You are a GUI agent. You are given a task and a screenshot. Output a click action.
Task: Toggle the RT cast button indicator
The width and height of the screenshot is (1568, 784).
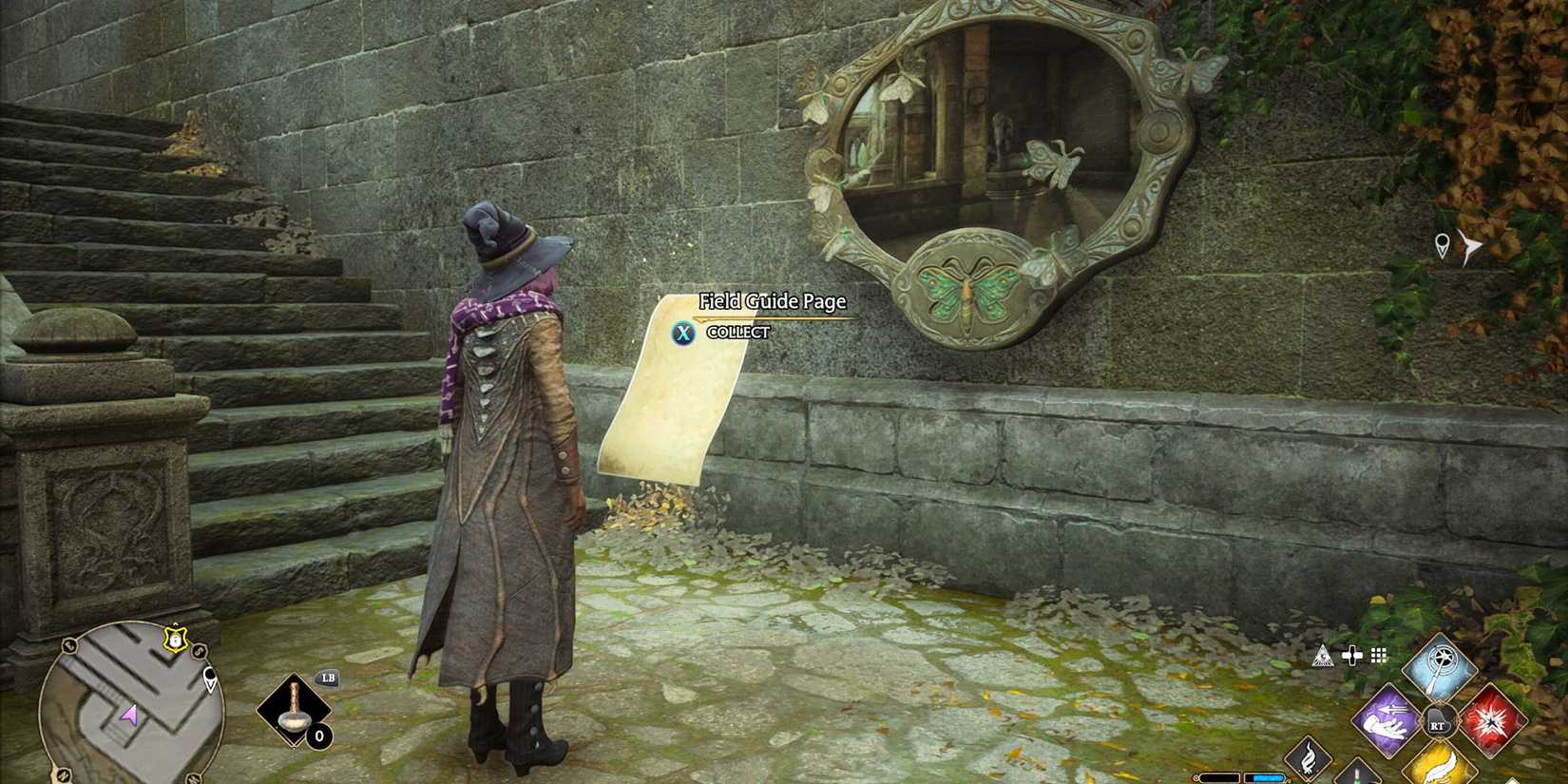pos(1438,722)
